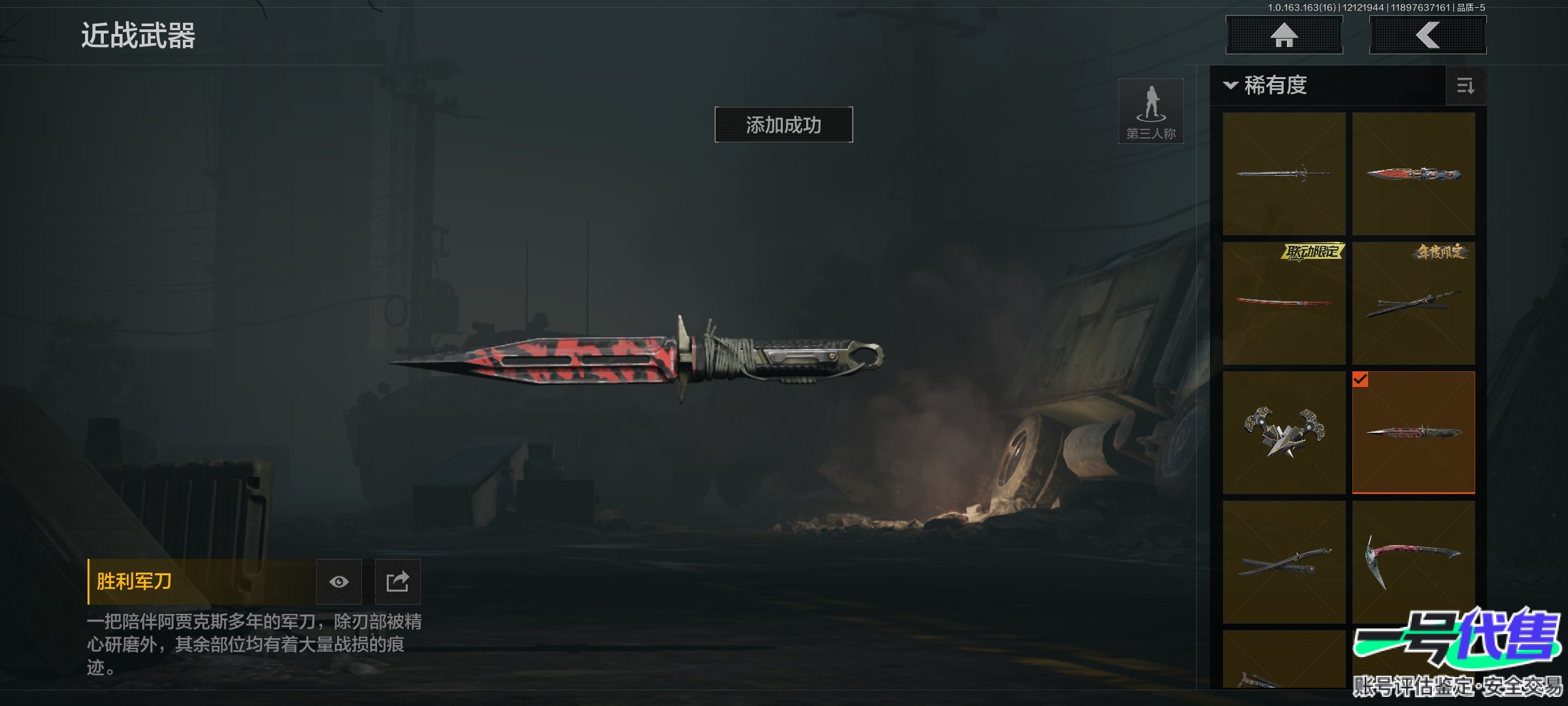Go back with the arrow button
The height and width of the screenshot is (706, 1568).
pyautogui.click(x=1428, y=35)
